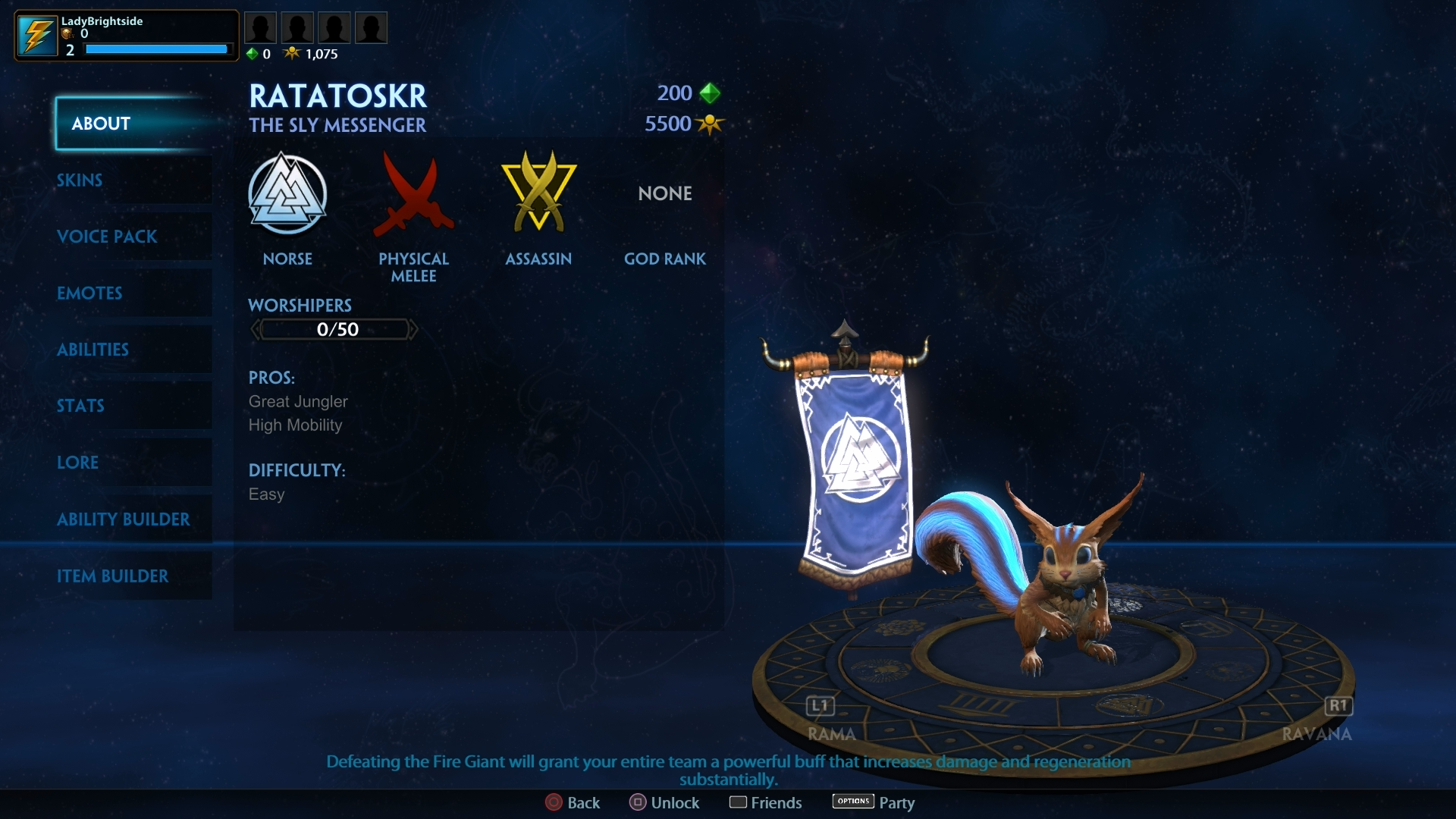This screenshot has height=819, width=1456.
Task: Select Rama with the L1 shortcut icon
Action: pyautogui.click(x=820, y=706)
